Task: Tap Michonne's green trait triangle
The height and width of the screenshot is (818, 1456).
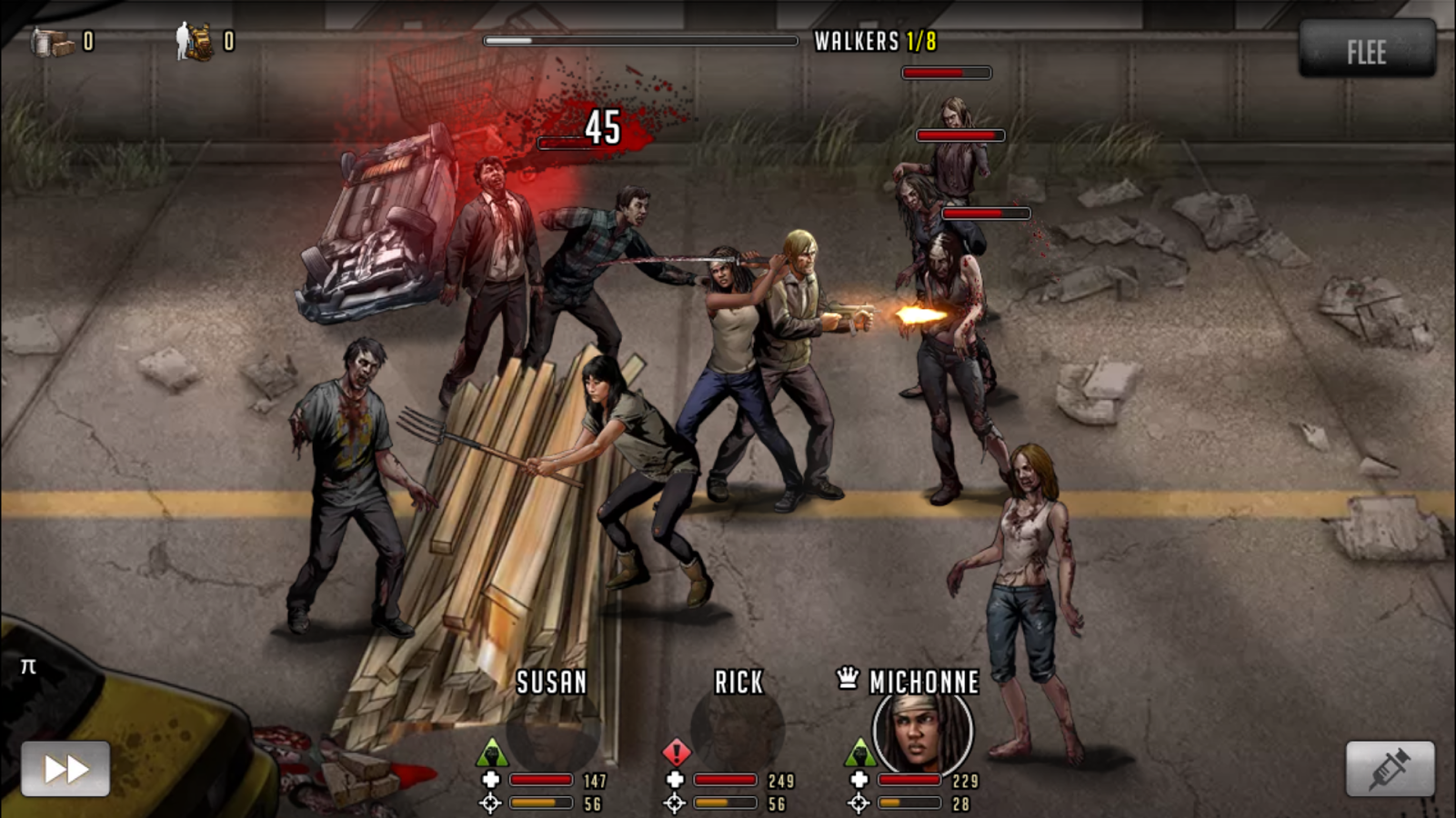Action: (x=859, y=751)
